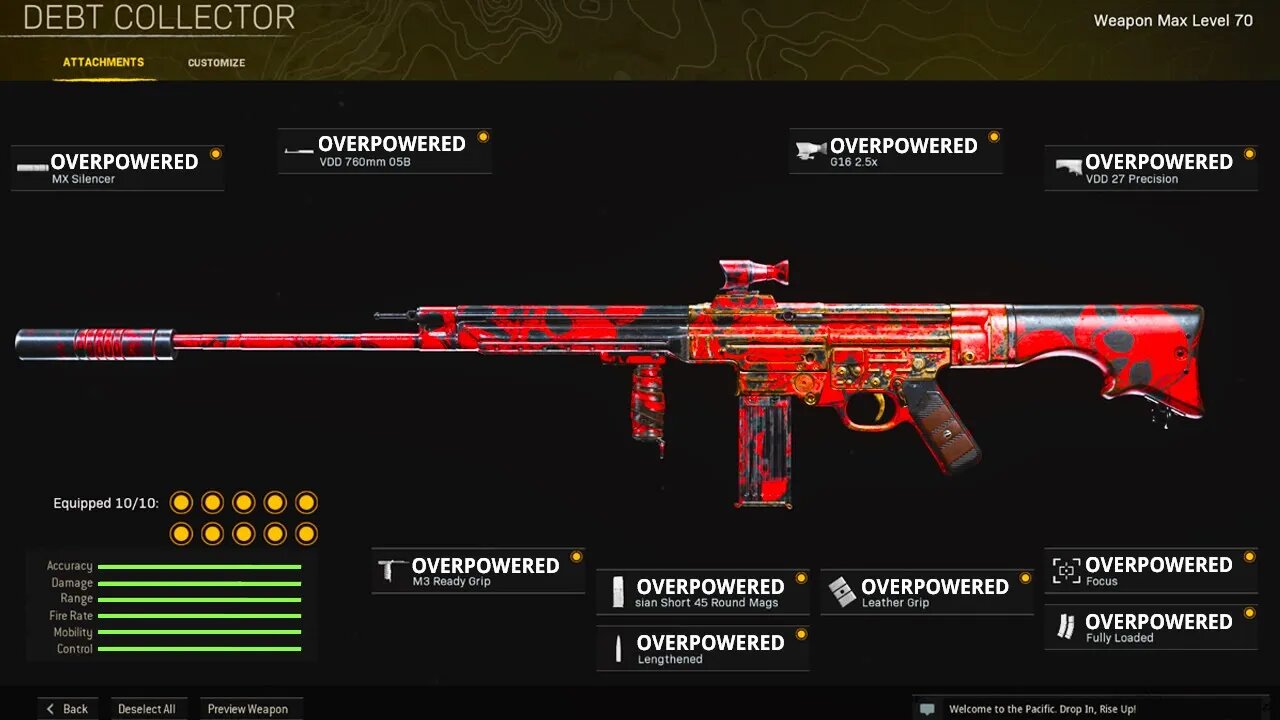
Task: Toggle the yellow dot on G16 2.5x tile
Action: [x=992, y=135]
